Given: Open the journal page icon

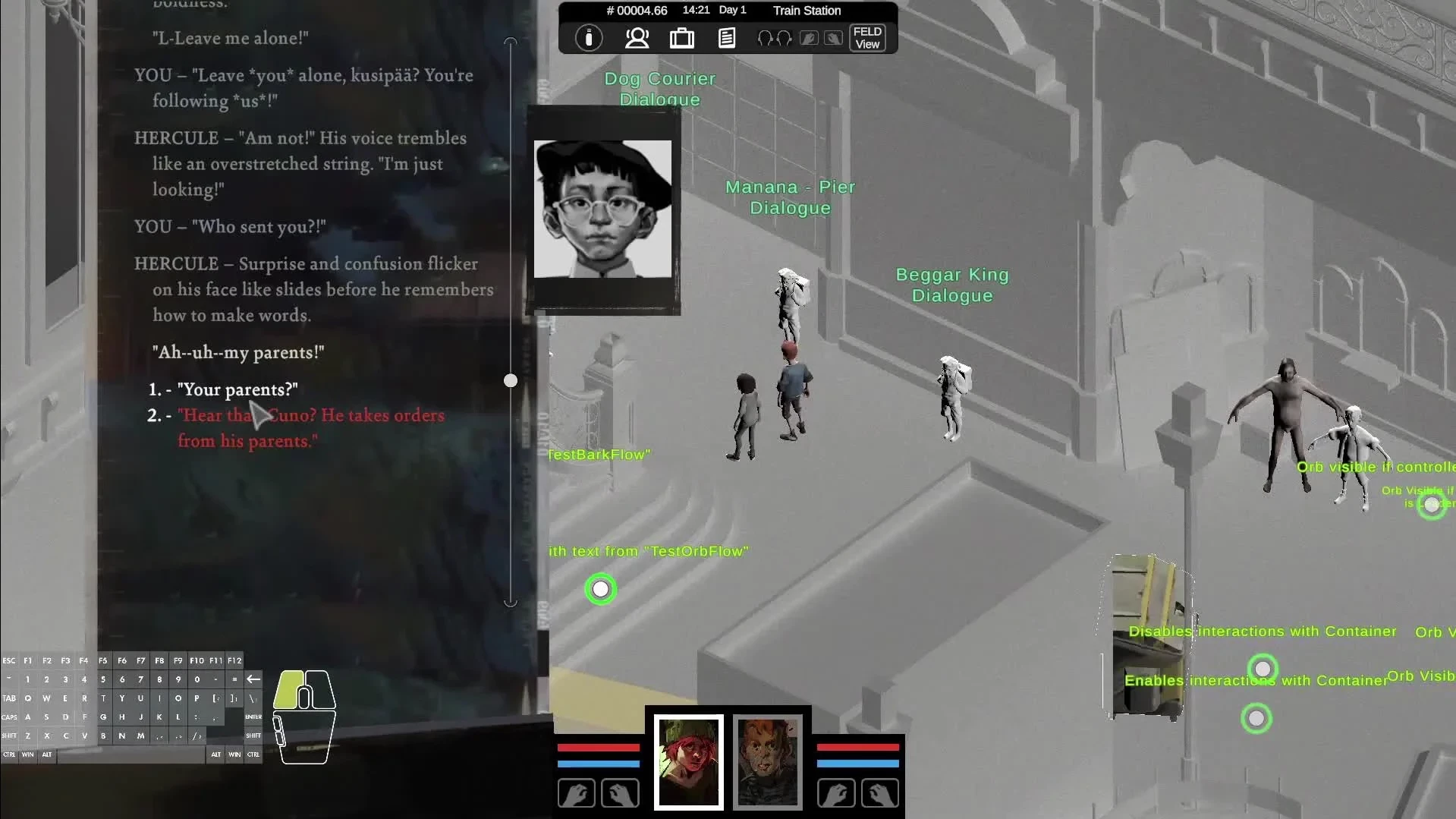Looking at the screenshot, I should (x=726, y=38).
